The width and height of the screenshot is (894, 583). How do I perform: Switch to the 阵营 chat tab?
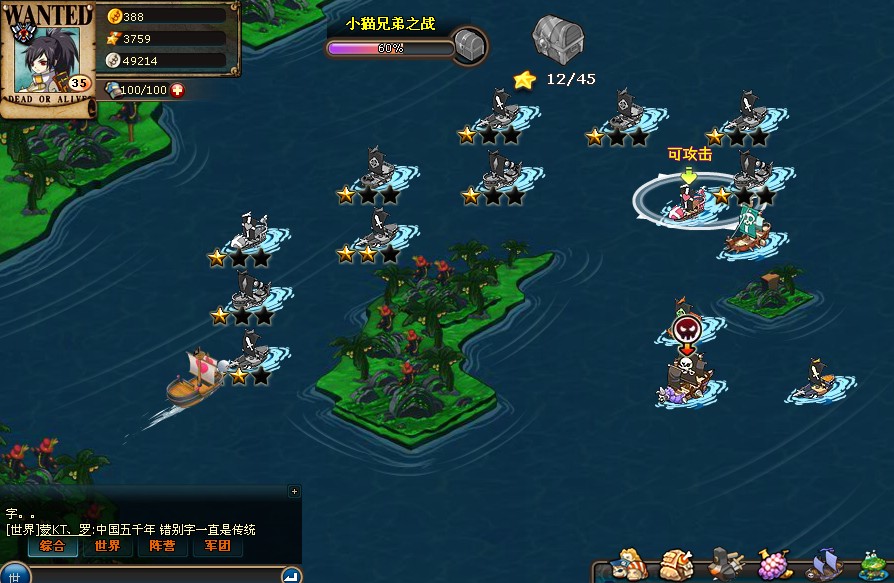[162, 546]
